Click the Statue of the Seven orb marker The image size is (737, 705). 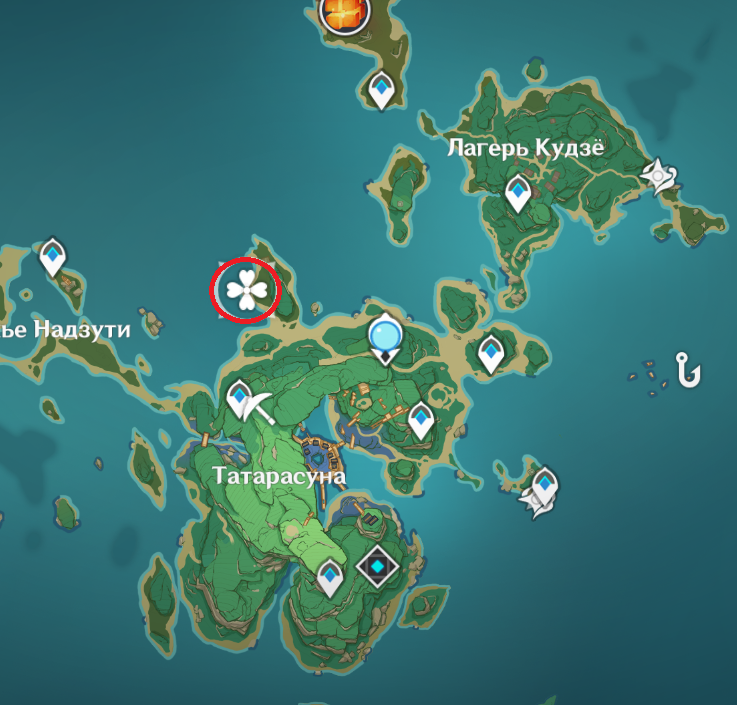coord(384,338)
